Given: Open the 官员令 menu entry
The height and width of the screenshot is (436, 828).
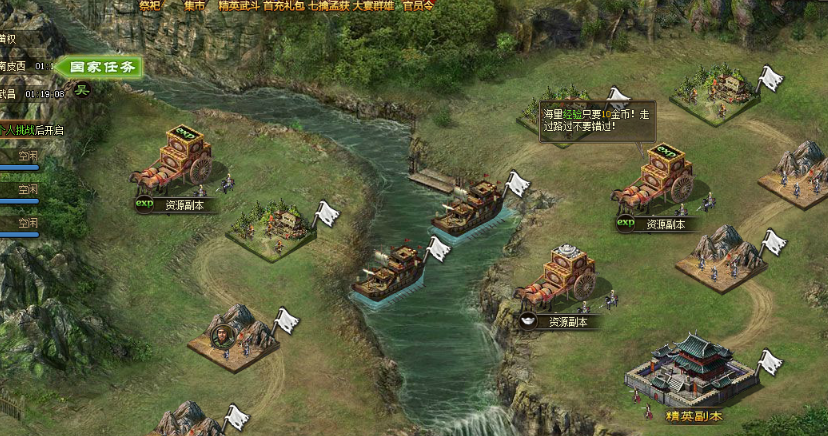Looking at the screenshot, I should (x=418, y=5).
